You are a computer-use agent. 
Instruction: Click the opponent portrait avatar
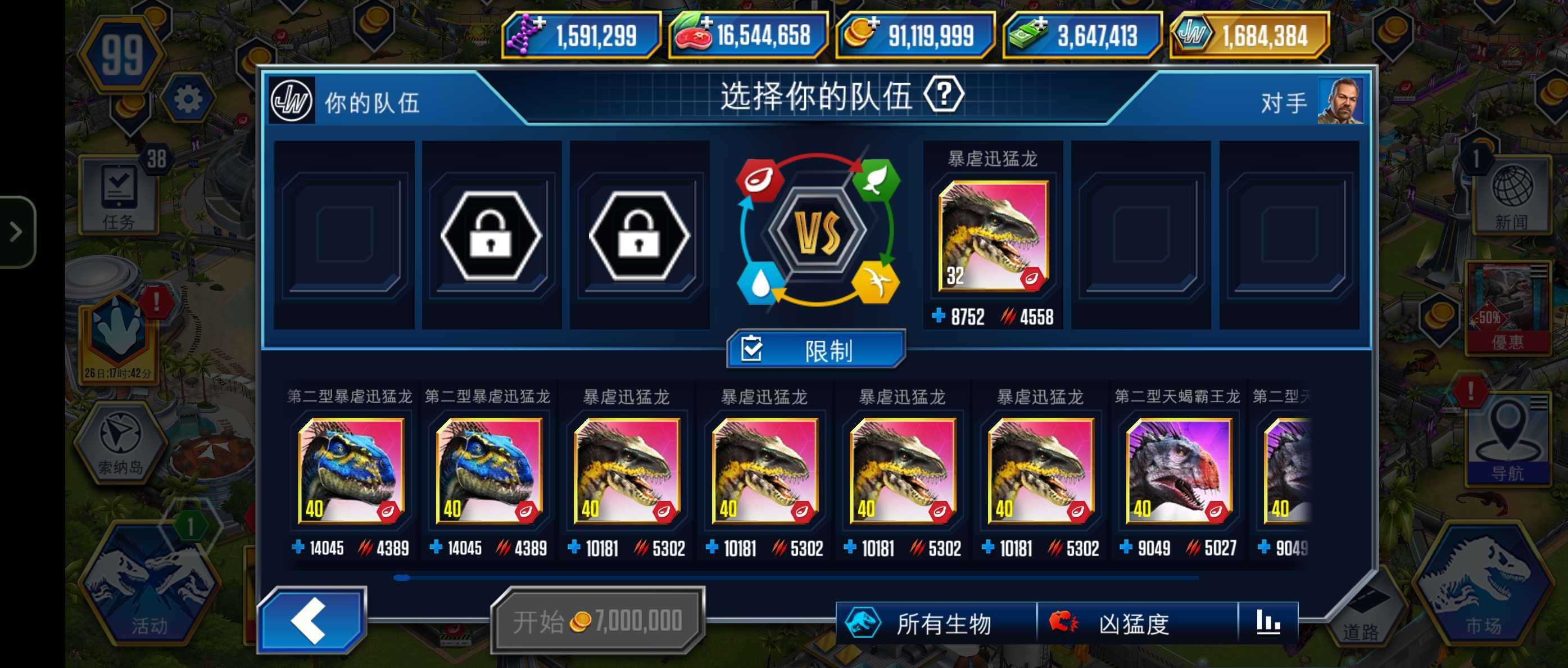click(1340, 101)
